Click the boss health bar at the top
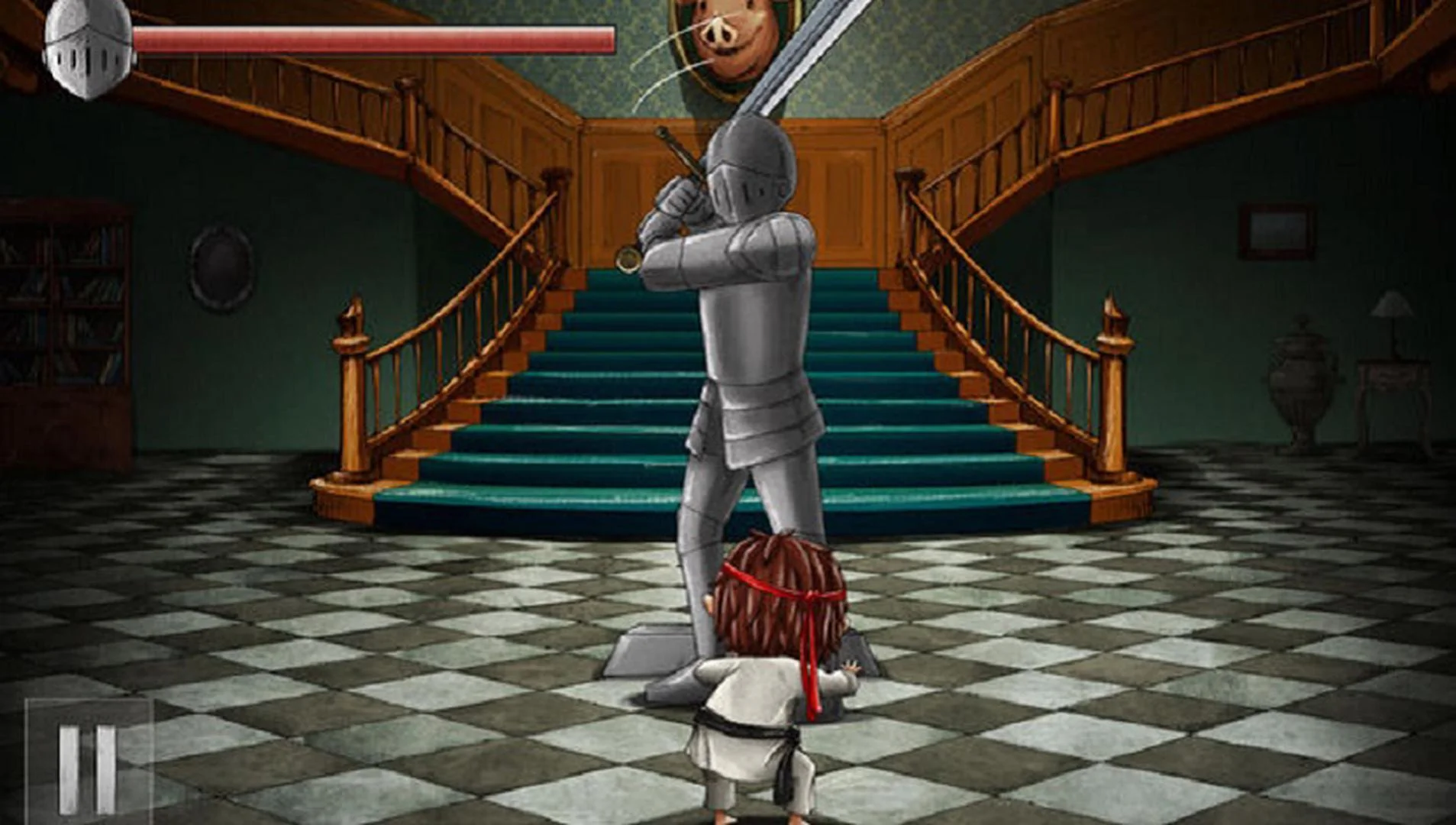 [x=374, y=34]
